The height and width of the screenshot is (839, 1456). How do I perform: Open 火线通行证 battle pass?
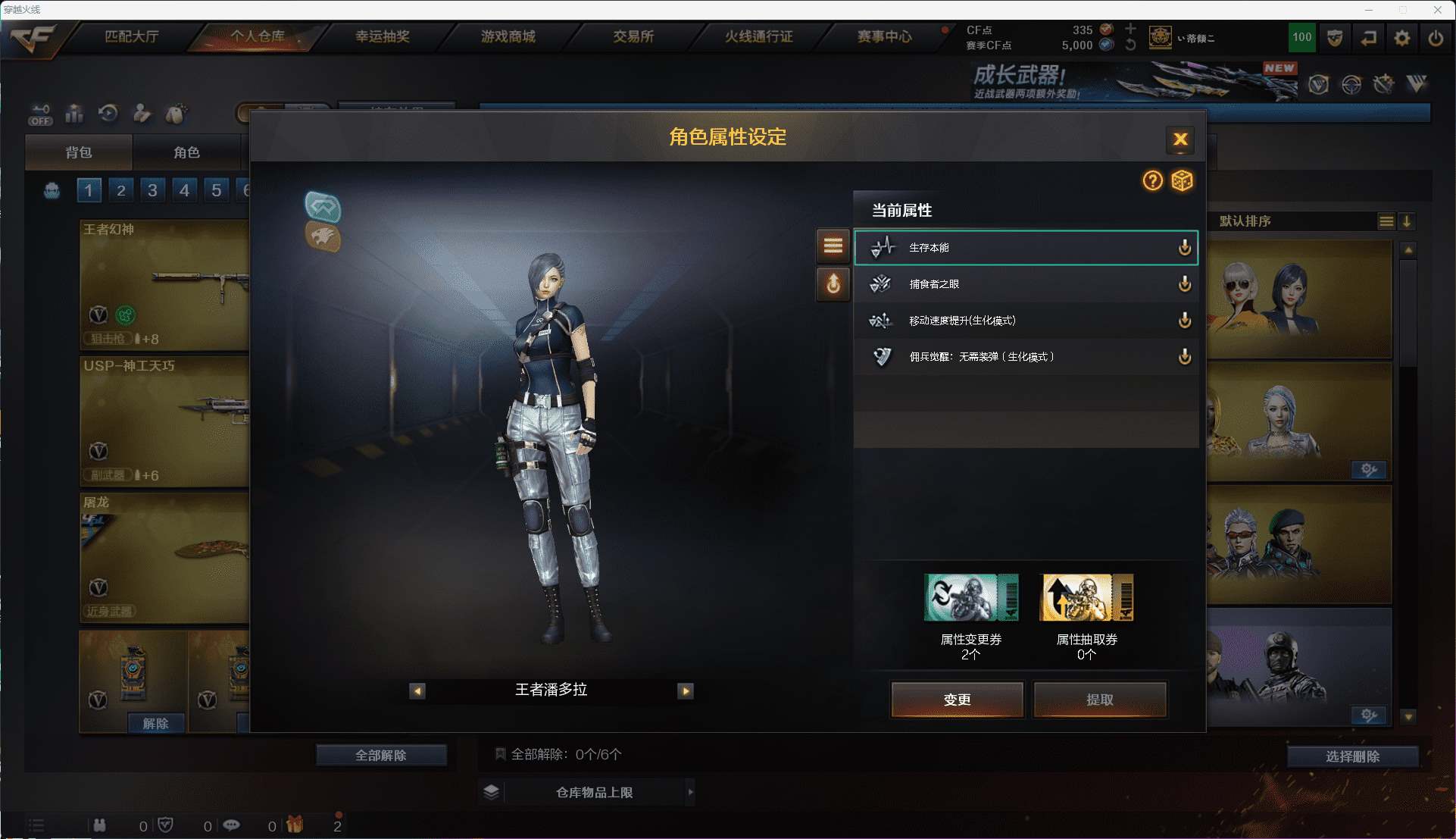pyautogui.click(x=758, y=36)
